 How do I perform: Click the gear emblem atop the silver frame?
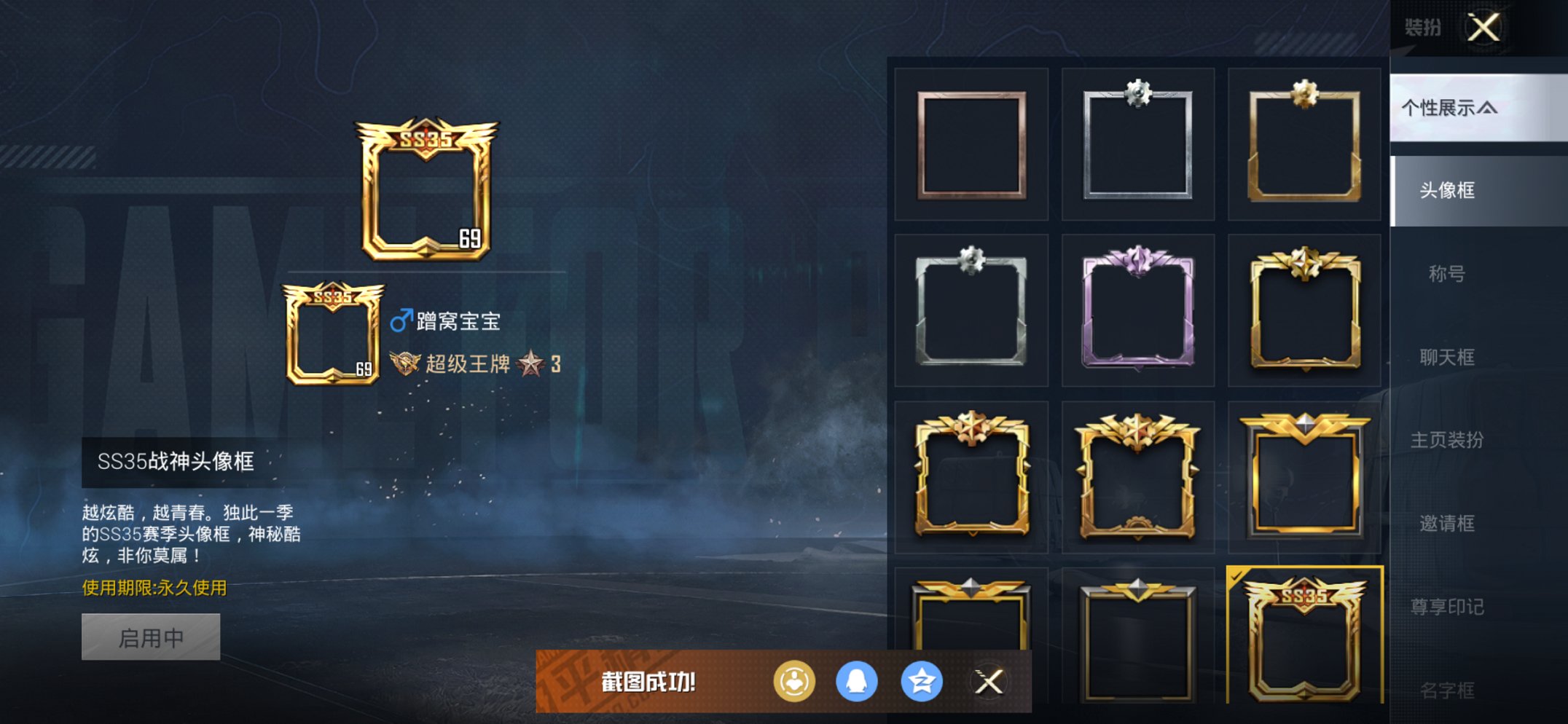(x=1137, y=93)
